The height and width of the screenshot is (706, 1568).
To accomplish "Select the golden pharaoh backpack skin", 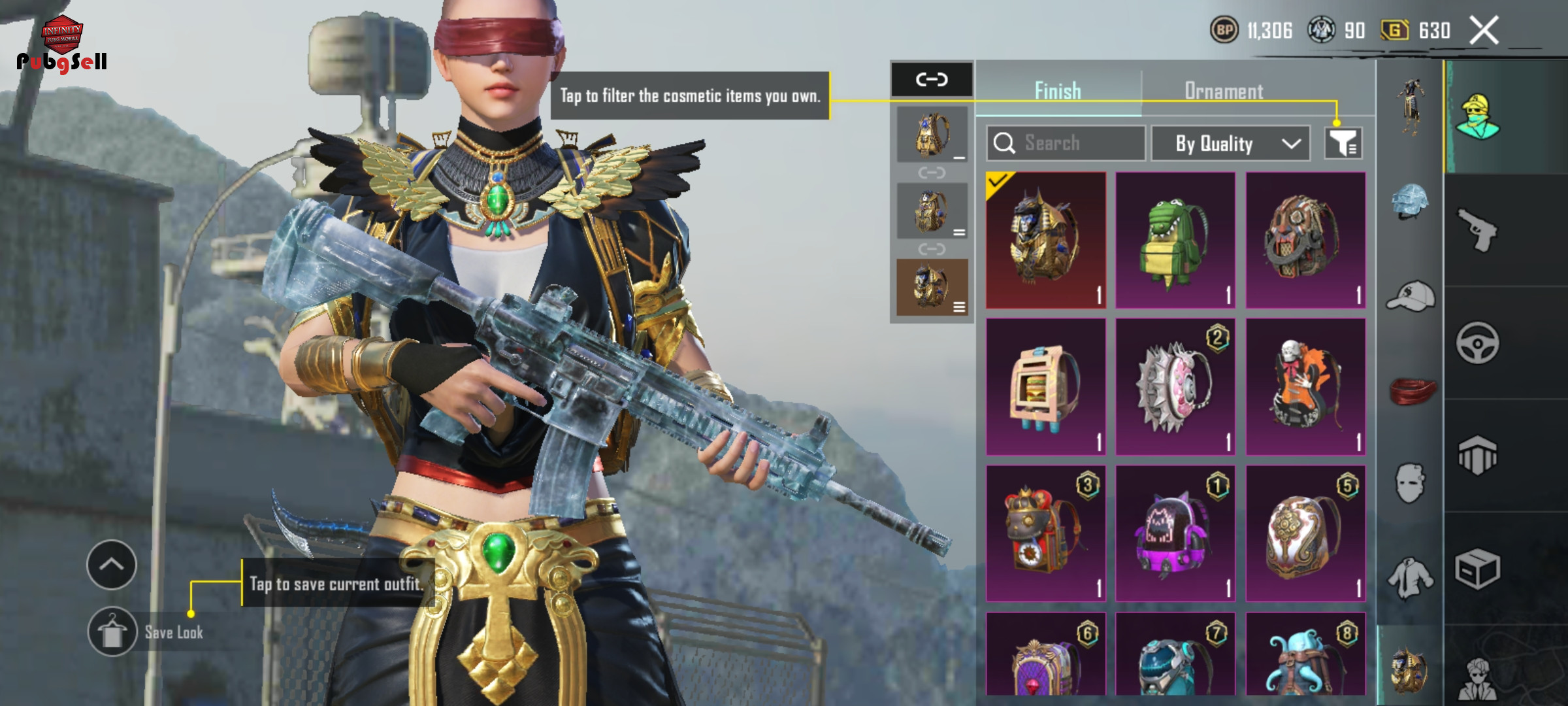I will [x=1045, y=240].
